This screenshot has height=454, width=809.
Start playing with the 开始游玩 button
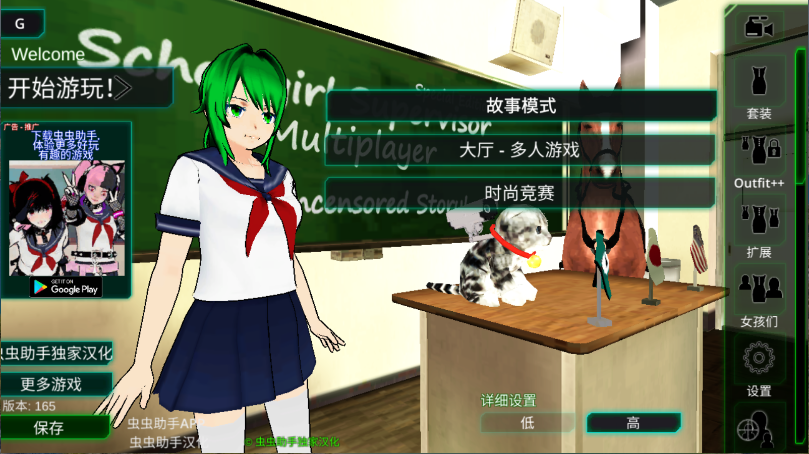pos(70,88)
